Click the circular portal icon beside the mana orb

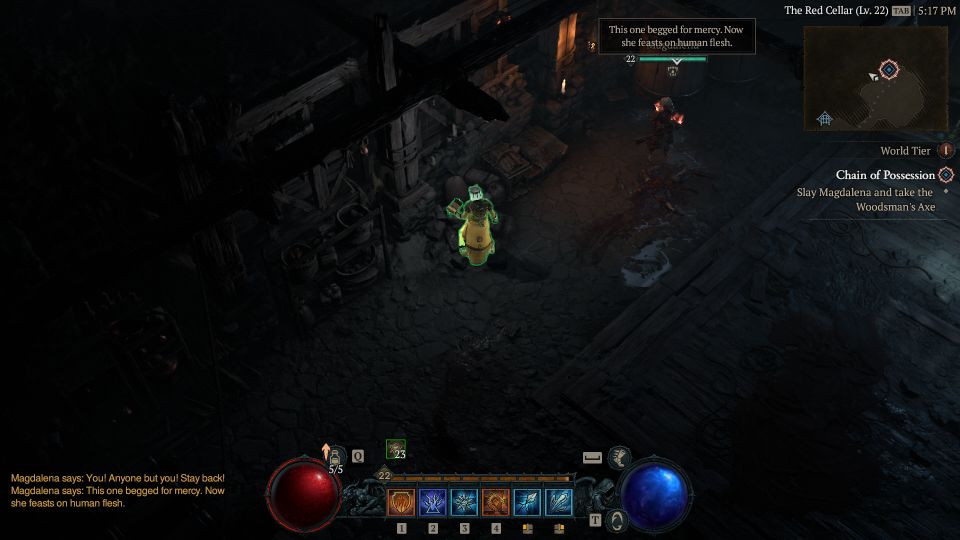coord(619,520)
